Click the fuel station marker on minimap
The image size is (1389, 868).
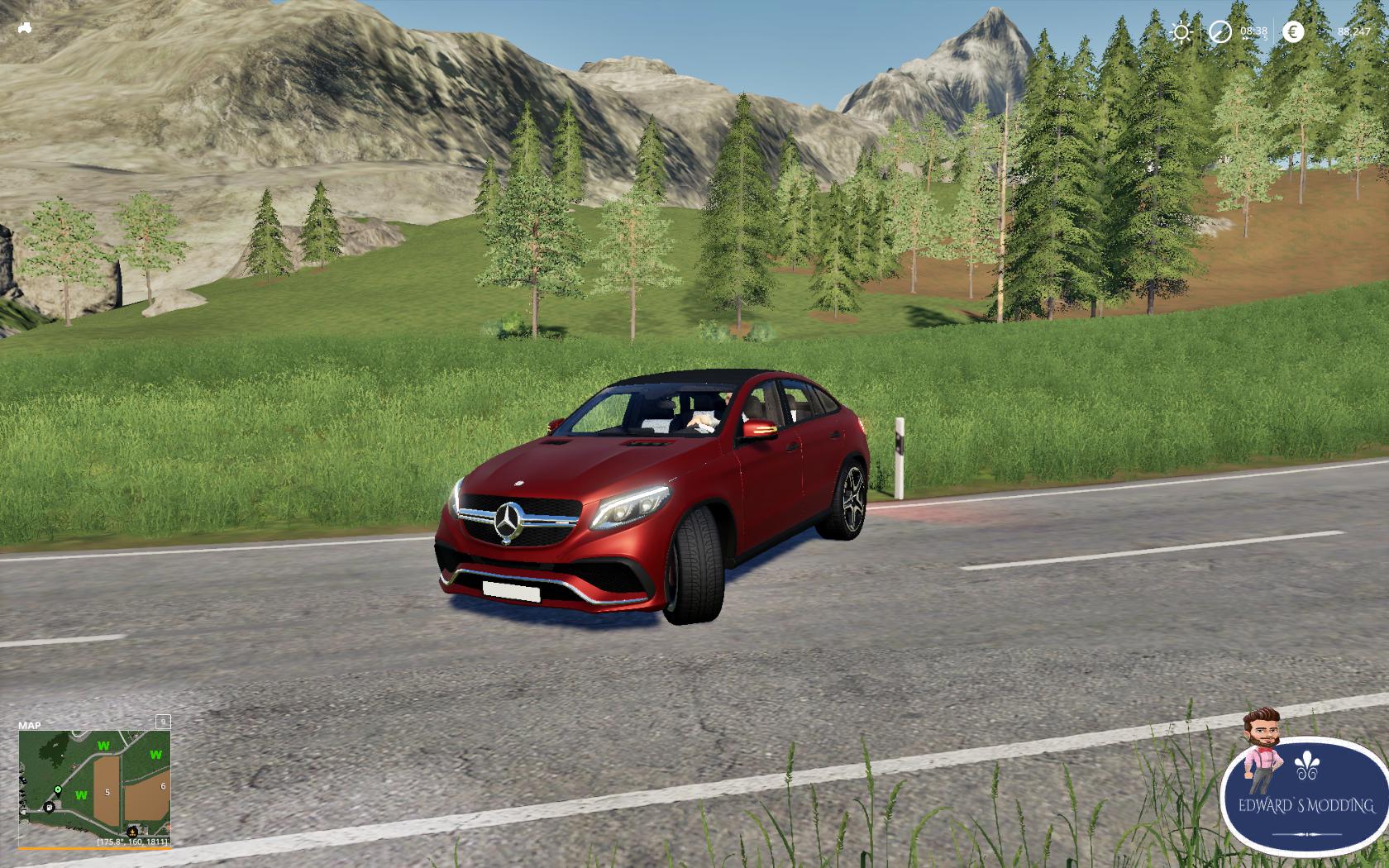(49, 806)
